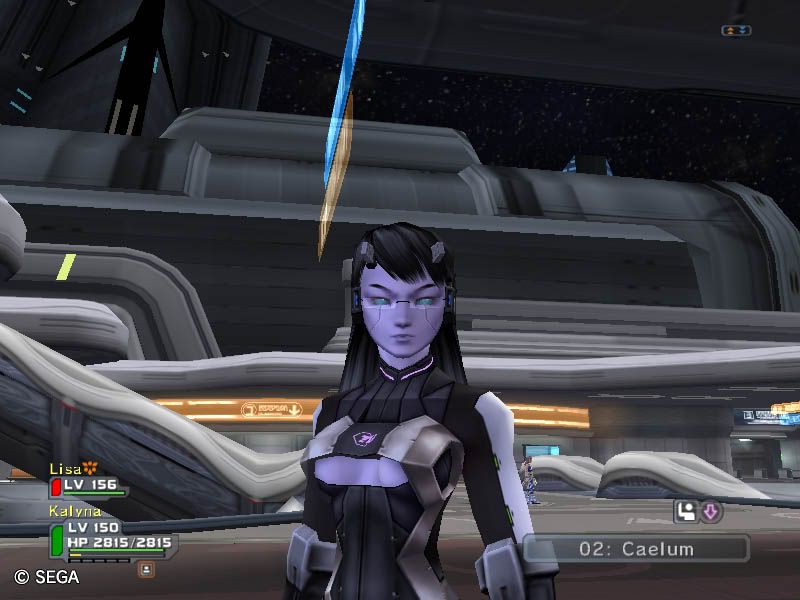800x600 pixels.
Task: Click the pink down arrow icon
Action: 710,512
